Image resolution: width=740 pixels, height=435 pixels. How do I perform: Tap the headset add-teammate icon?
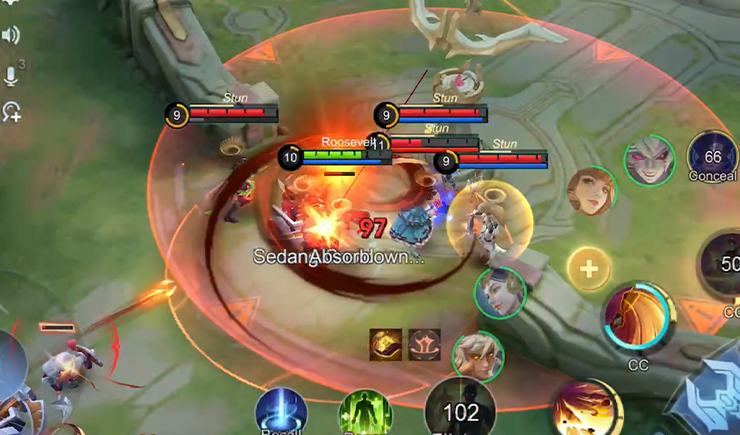pyautogui.click(x=12, y=111)
